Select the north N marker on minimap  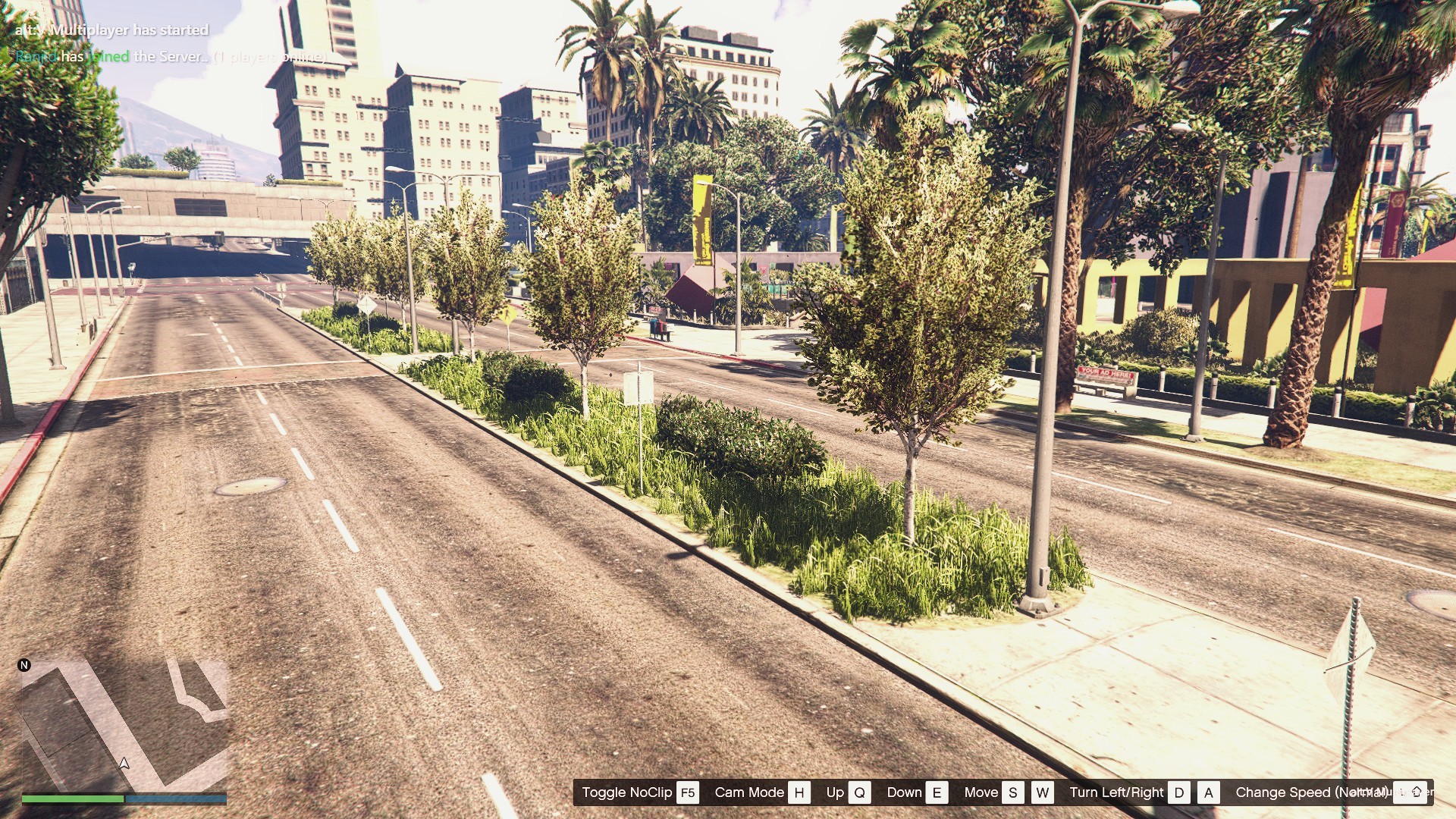tap(24, 665)
